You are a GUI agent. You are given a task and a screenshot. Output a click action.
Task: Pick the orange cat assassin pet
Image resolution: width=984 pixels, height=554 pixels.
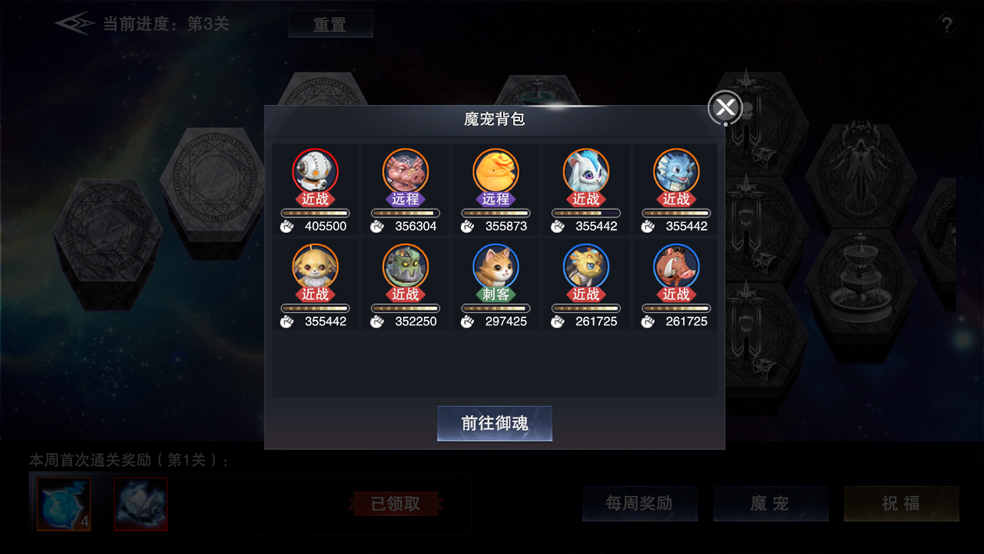tap(495, 268)
